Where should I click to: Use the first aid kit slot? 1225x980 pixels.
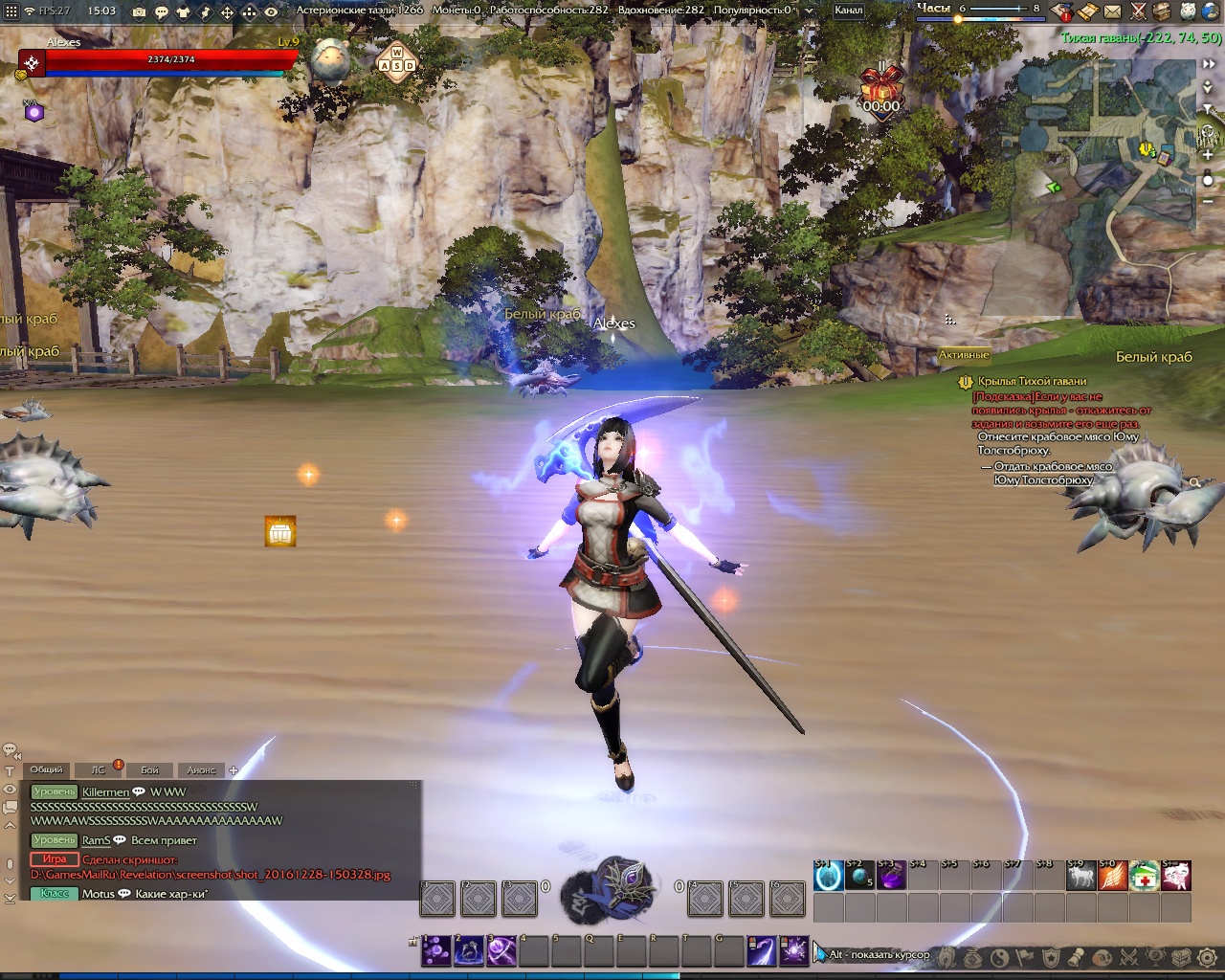coord(1144,876)
